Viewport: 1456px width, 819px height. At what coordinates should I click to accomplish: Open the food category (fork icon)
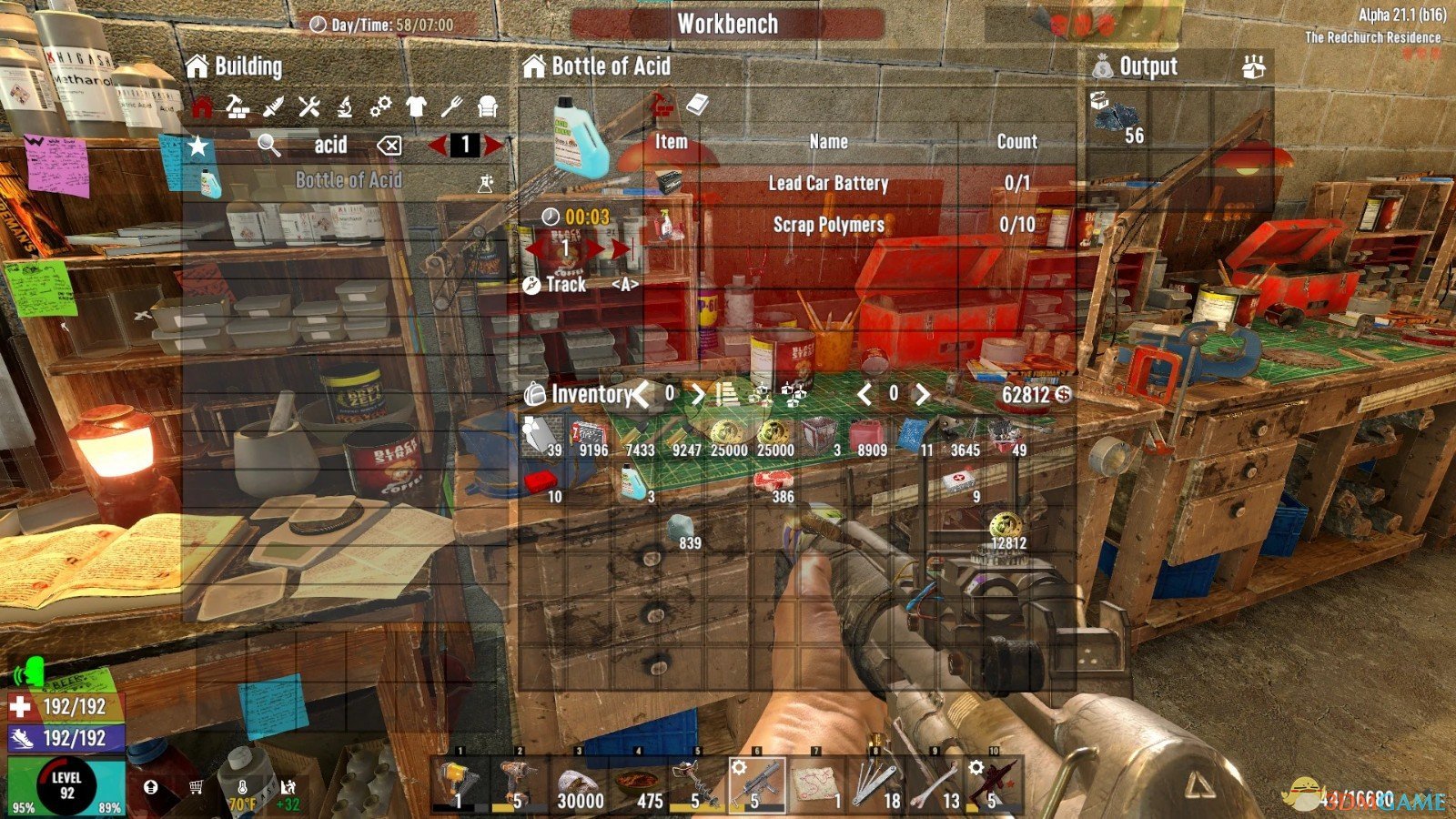click(x=452, y=106)
